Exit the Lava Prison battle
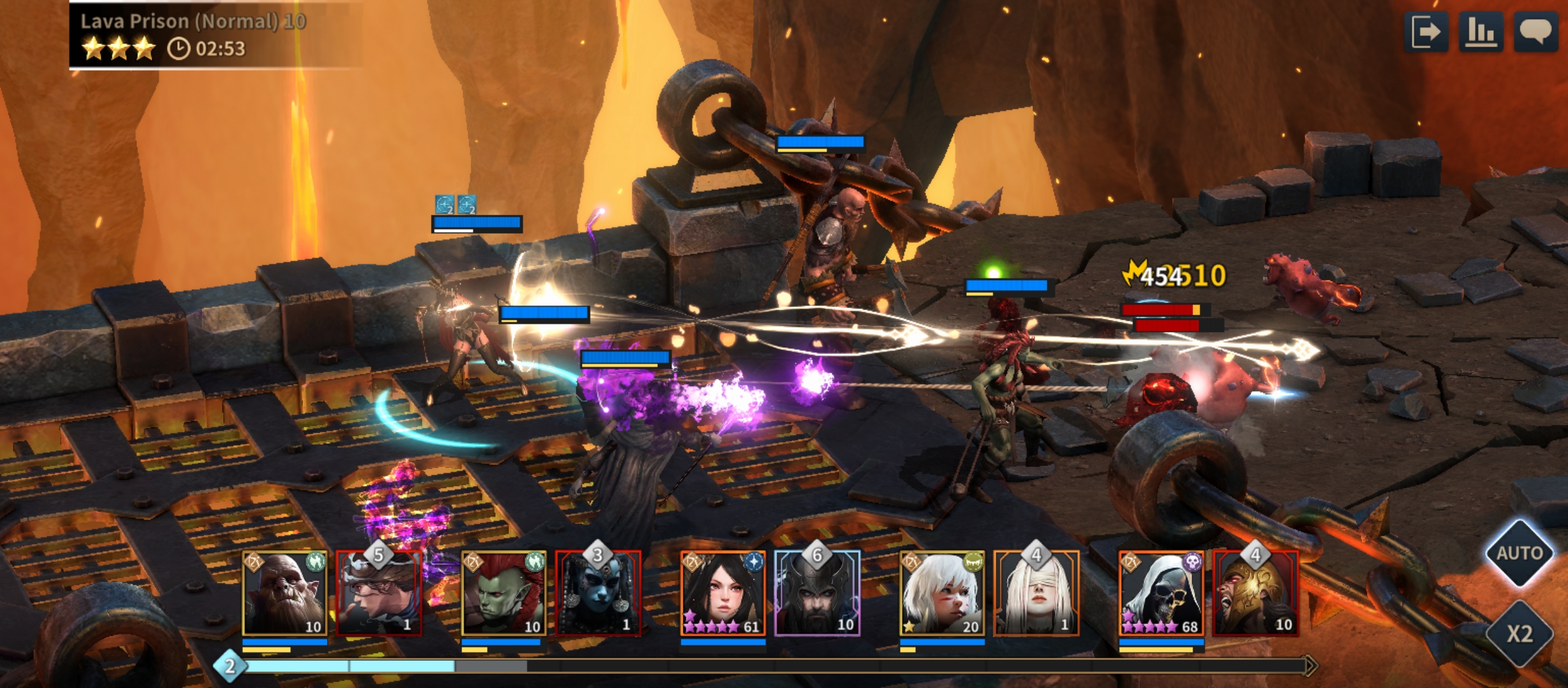The image size is (1568, 688). pyautogui.click(x=1425, y=32)
